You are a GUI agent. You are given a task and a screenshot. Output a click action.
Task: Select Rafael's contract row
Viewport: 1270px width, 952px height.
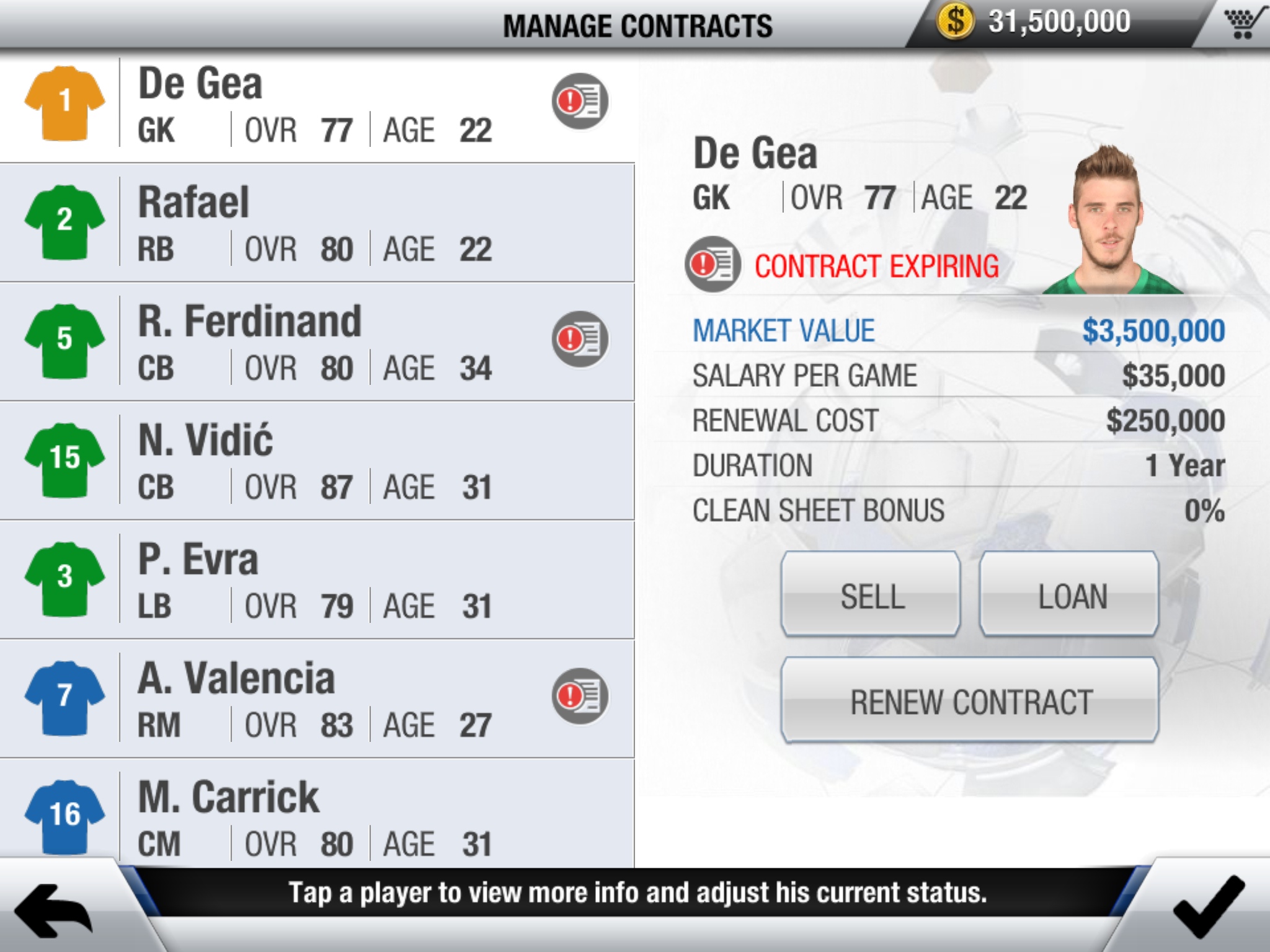pyautogui.click(x=316, y=223)
